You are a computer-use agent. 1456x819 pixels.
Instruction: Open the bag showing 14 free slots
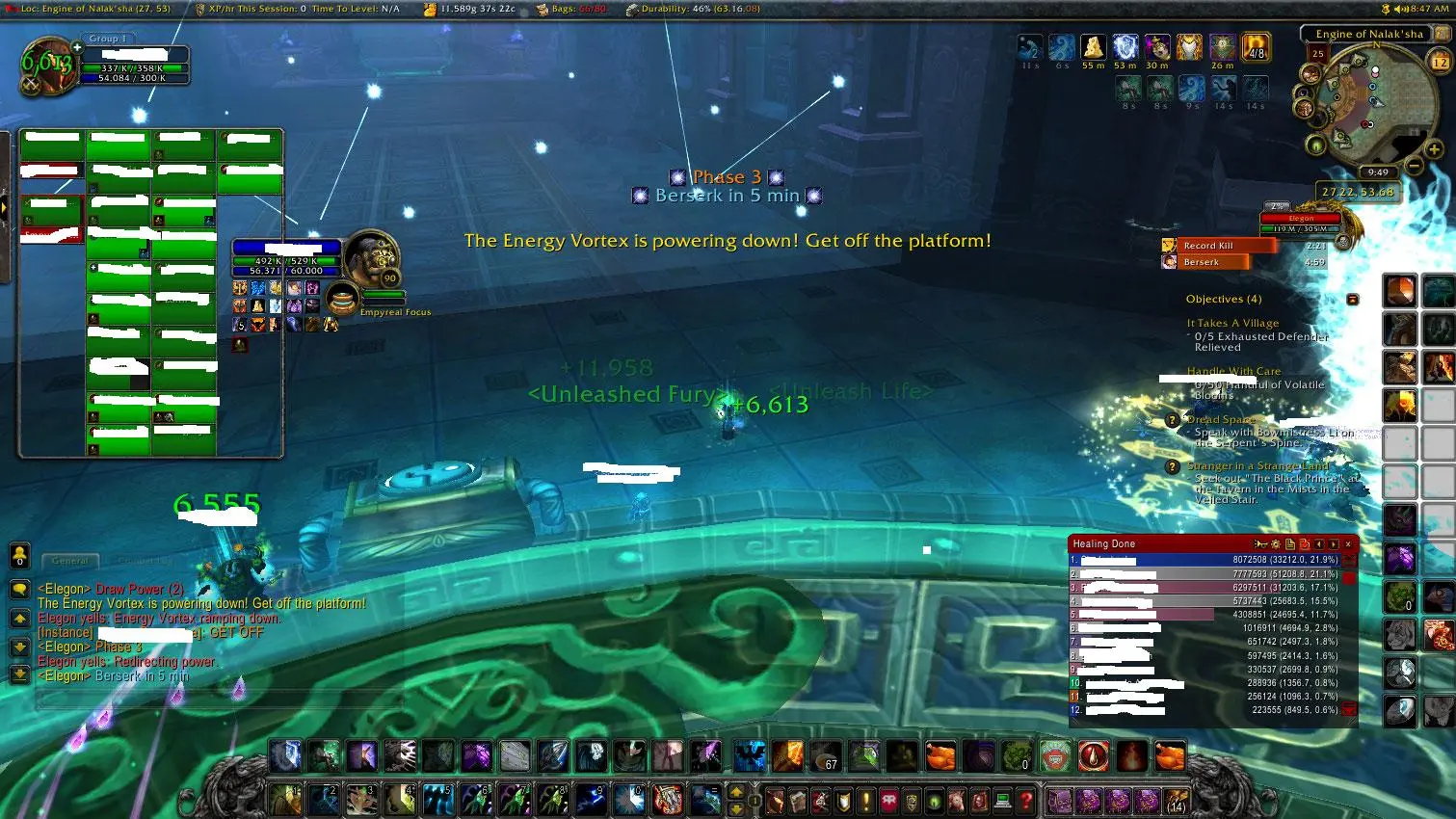tap(1176, 800)
